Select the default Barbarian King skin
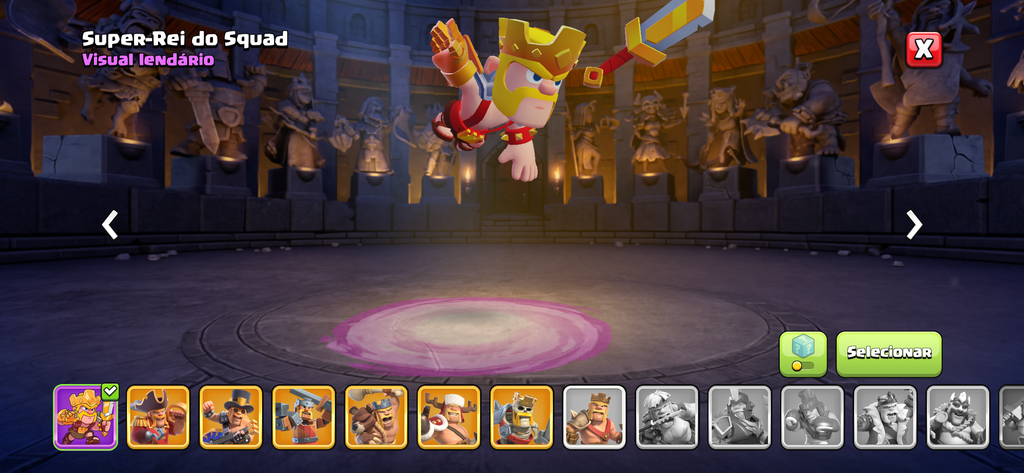This screenshot has width=1024, height=473. [594, 417]
